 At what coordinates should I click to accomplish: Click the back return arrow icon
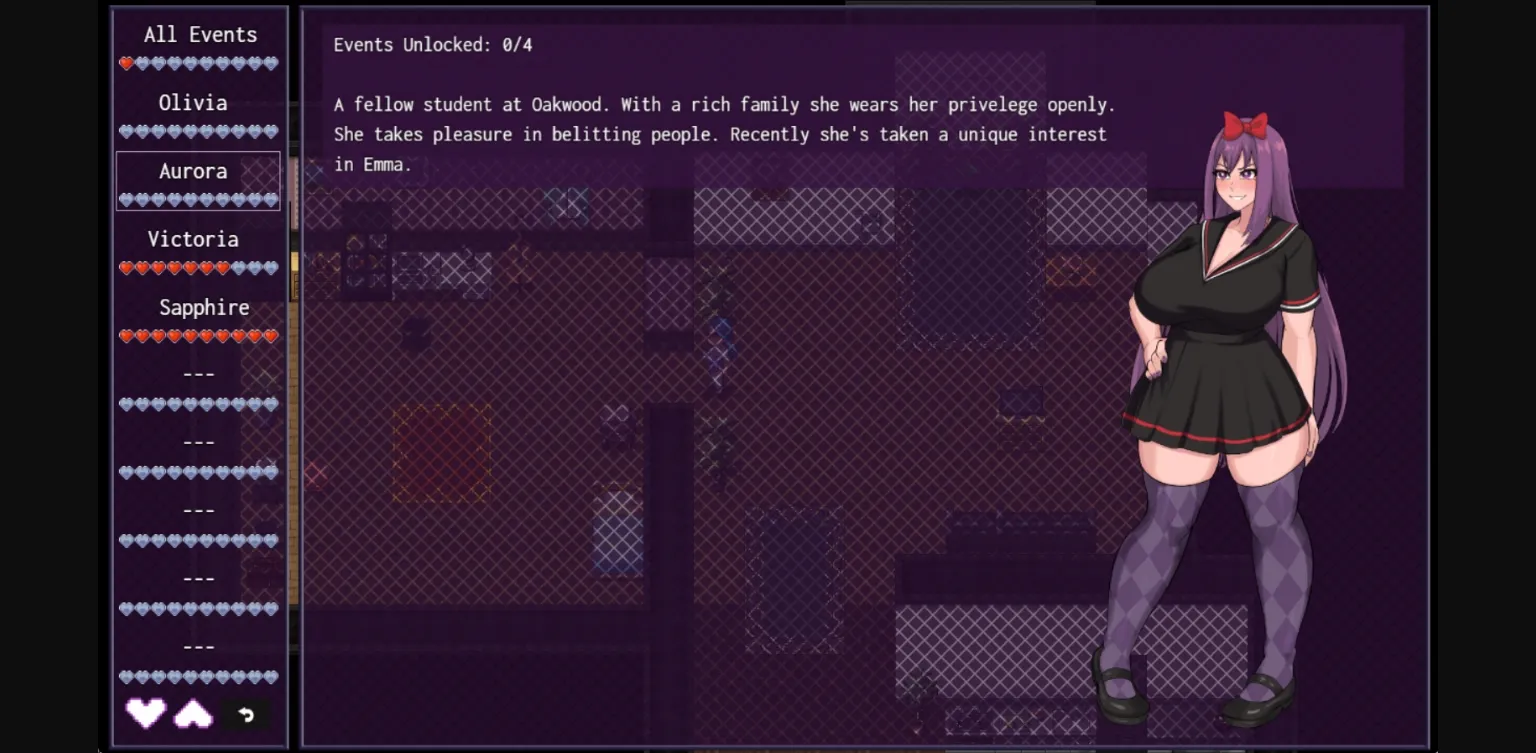click(246, 715)
